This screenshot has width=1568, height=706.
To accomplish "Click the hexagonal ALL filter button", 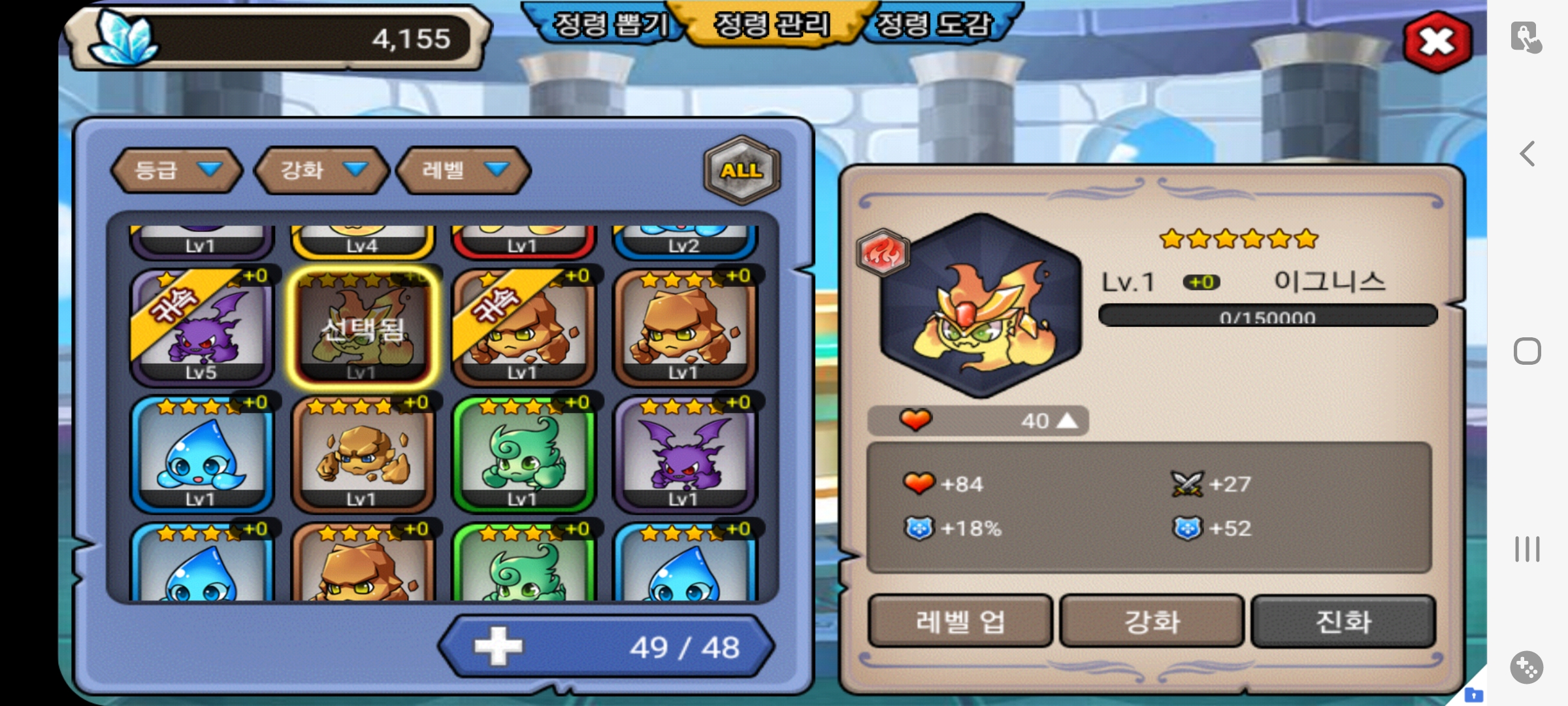I will (x=742, y=170).
